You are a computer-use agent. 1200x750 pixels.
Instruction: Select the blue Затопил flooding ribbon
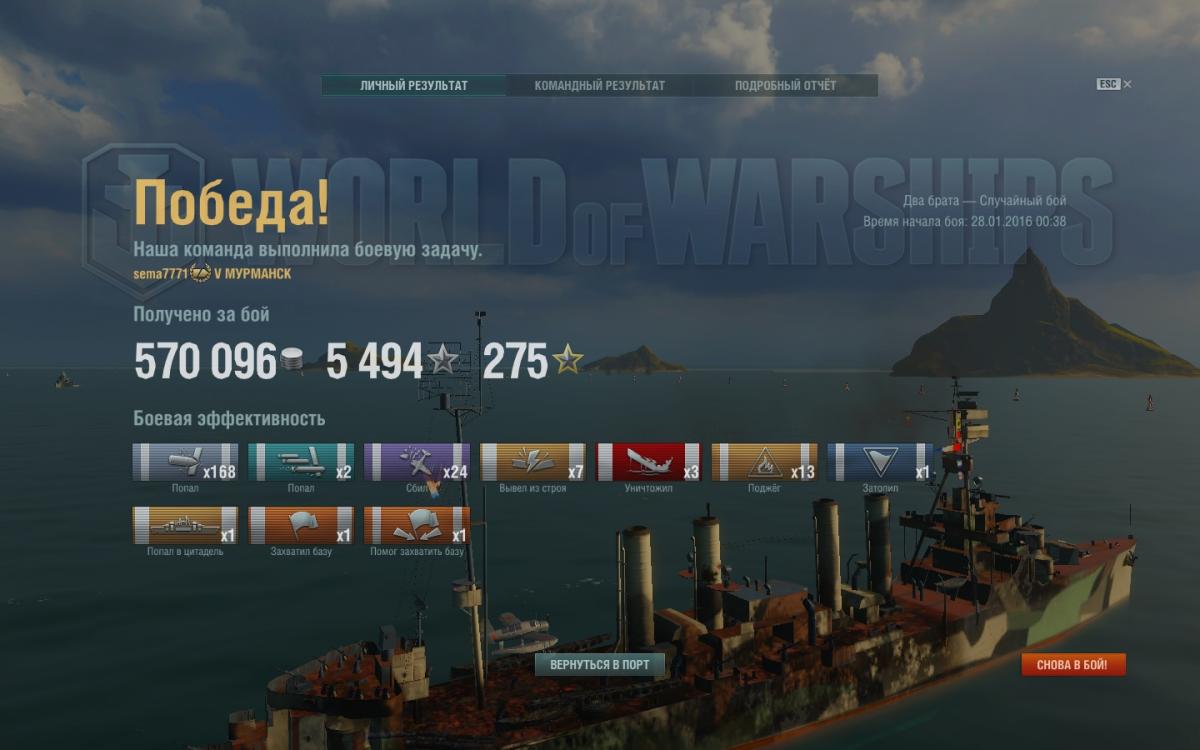pos(881,462)
